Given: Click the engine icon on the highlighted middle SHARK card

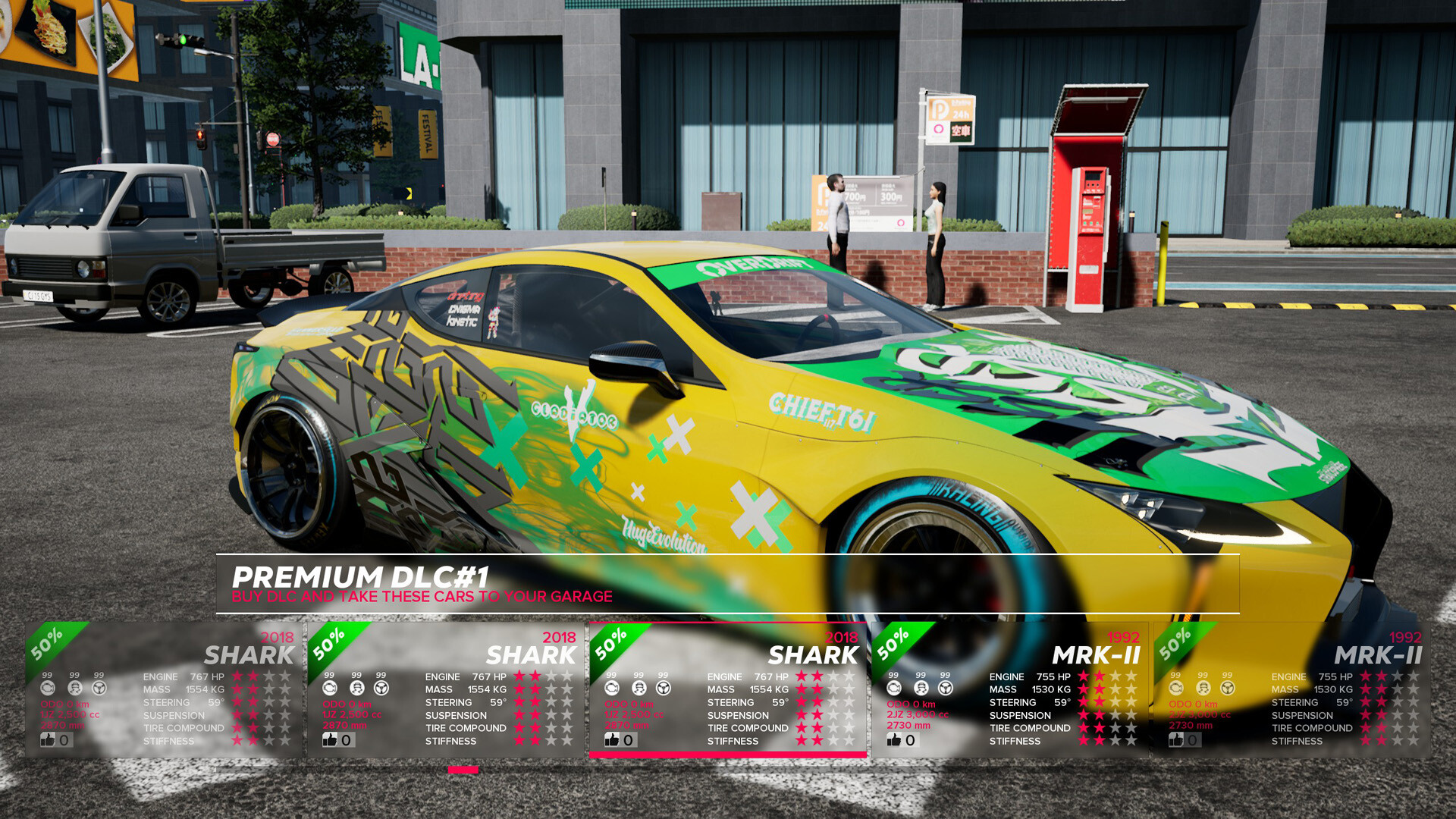Looking at the screenshot, I should (x=612, y=687).
